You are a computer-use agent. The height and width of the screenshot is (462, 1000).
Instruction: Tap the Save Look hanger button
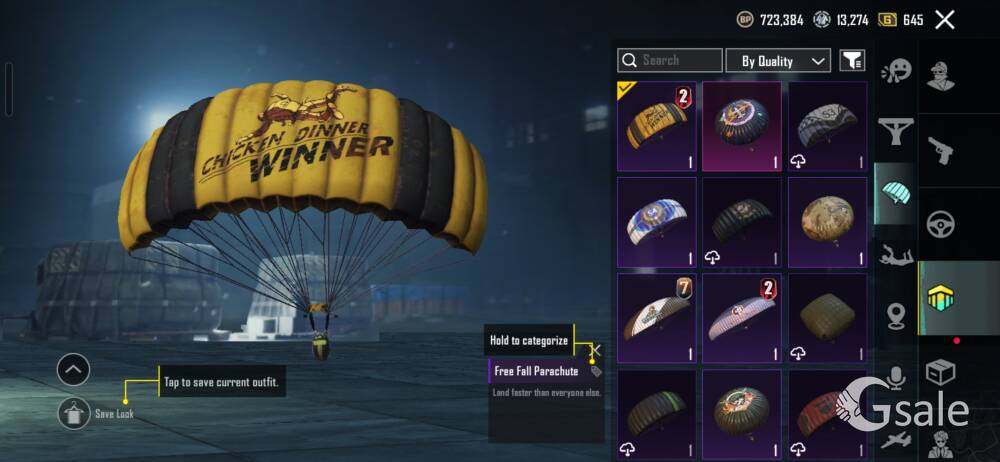pyautogui.click(x=74, y=412)
